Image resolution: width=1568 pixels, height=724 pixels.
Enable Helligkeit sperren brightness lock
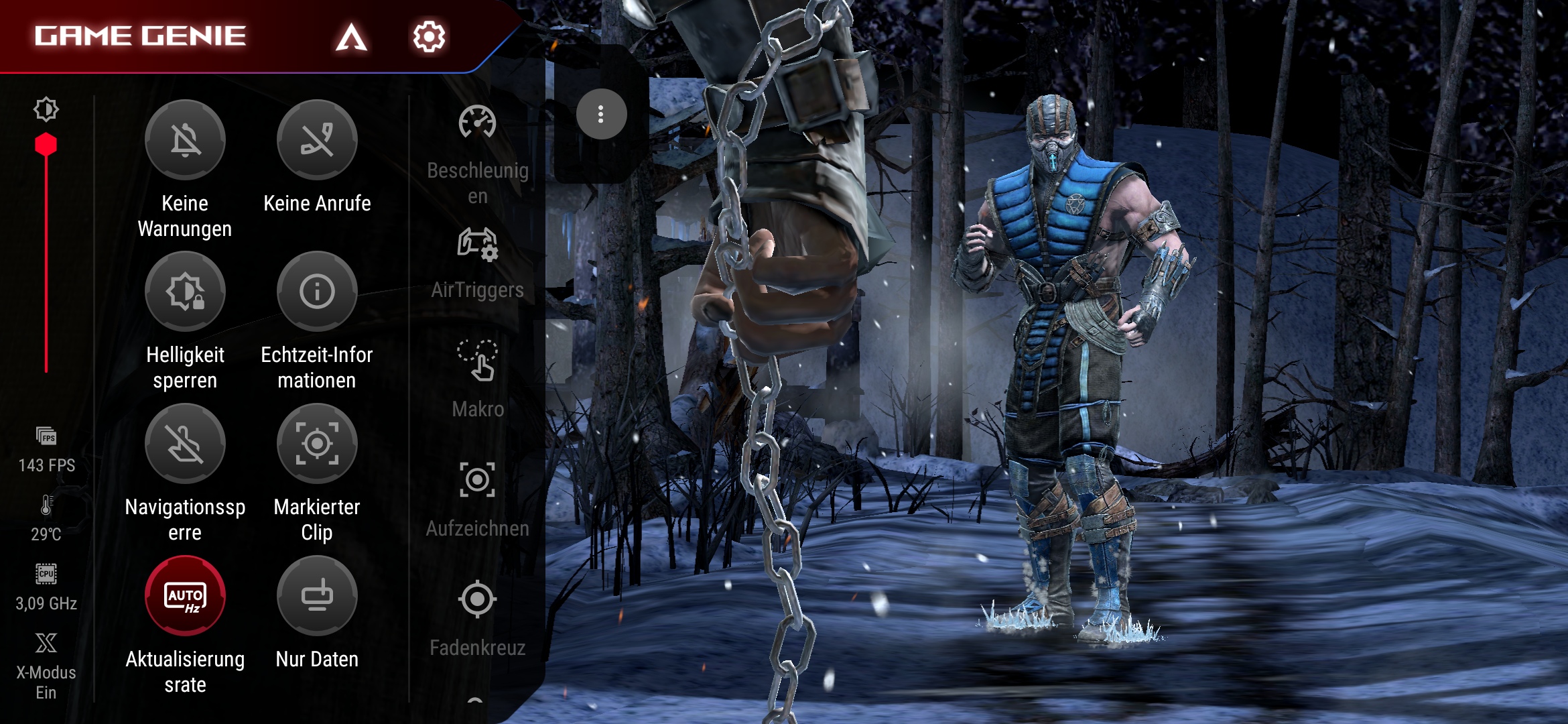coord(185,292)
